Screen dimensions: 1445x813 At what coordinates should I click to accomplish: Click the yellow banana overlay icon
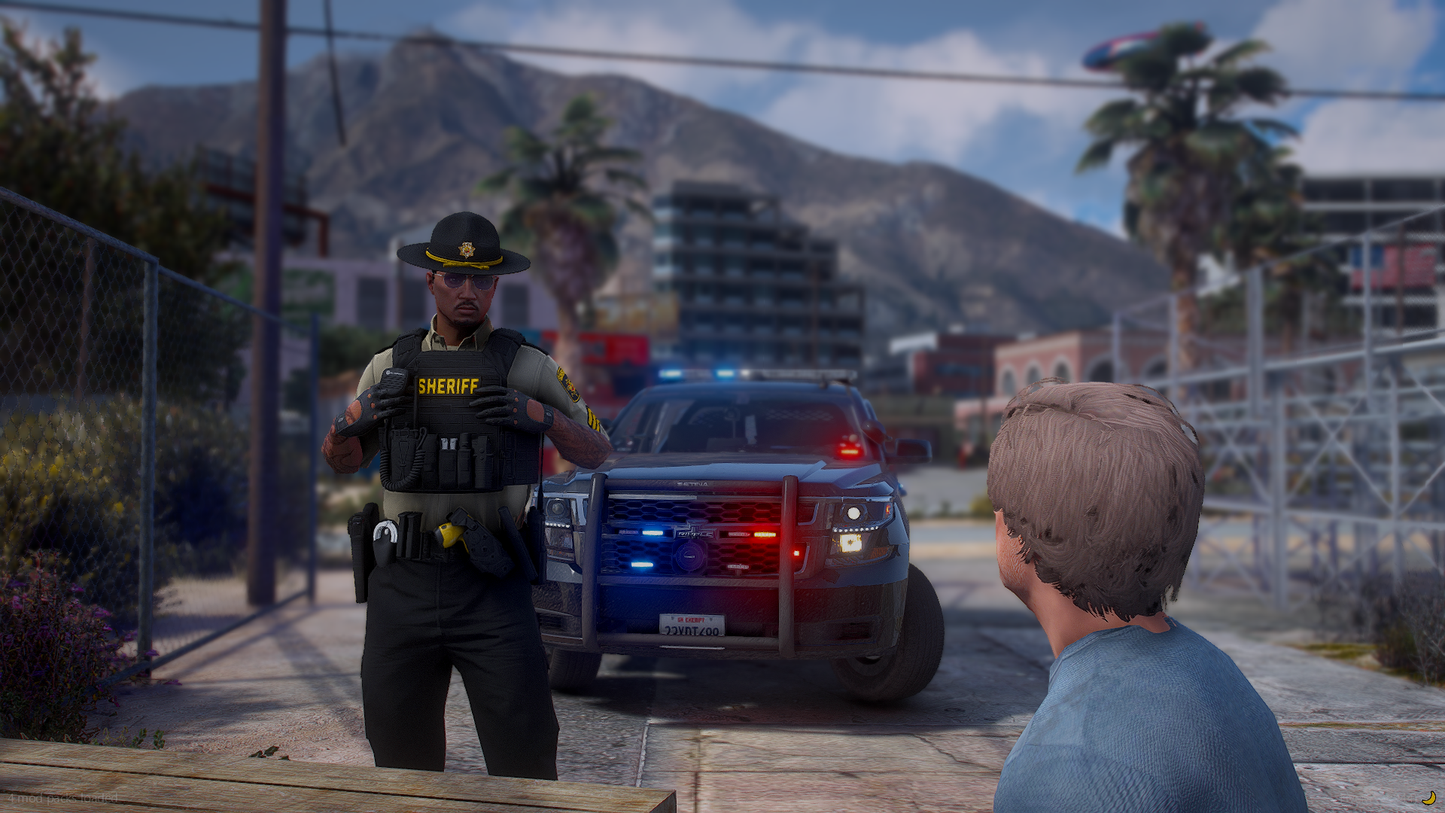1429,798
